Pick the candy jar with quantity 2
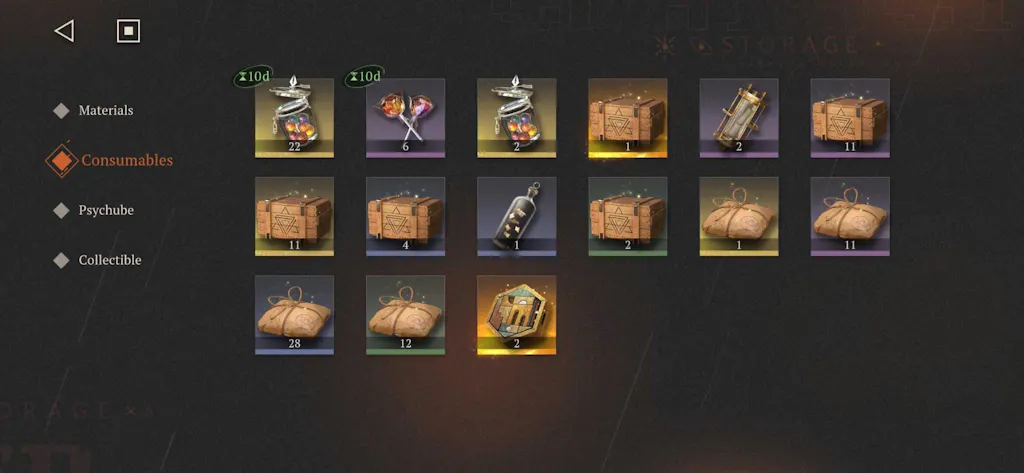Screen dimensions: 1024x473 coord(516,118)
